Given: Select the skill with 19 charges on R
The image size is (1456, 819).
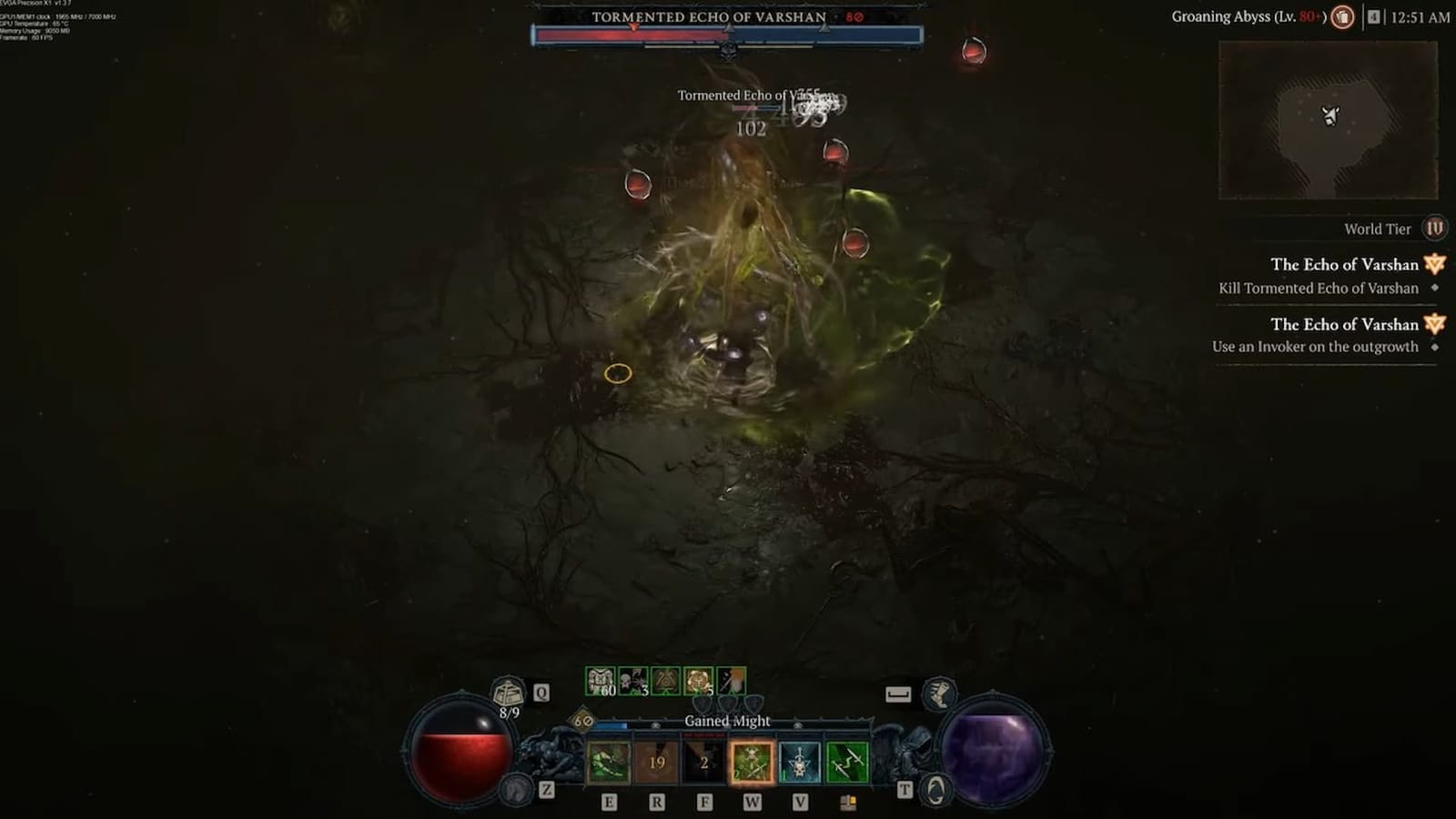Looking at the screenshot, I should 656,761.
